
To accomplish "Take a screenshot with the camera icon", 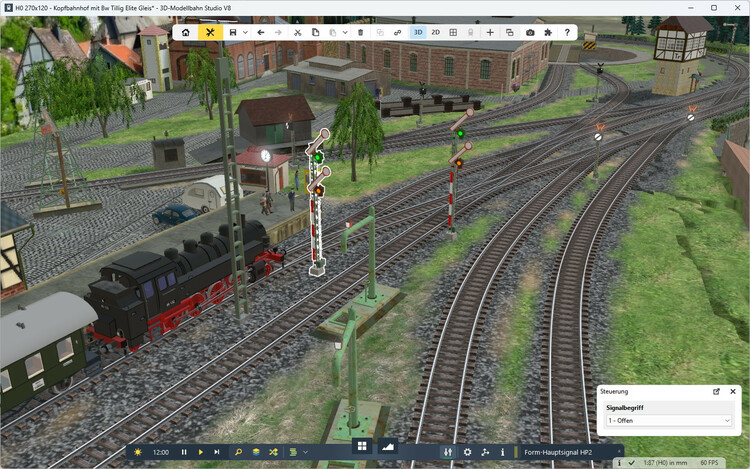I will 530,32.
